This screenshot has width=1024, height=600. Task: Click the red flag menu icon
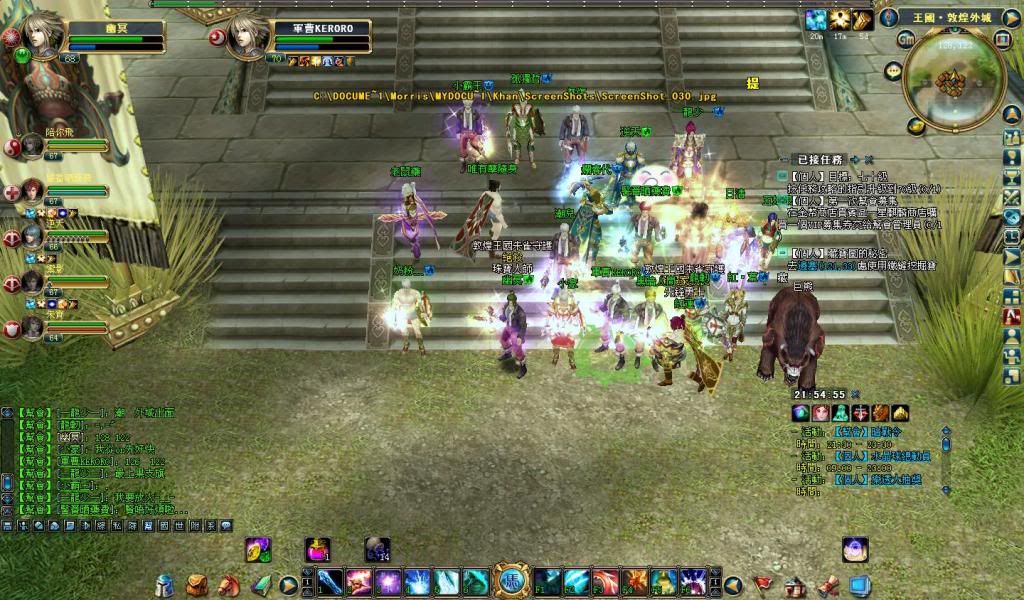(x=764, y=584)
